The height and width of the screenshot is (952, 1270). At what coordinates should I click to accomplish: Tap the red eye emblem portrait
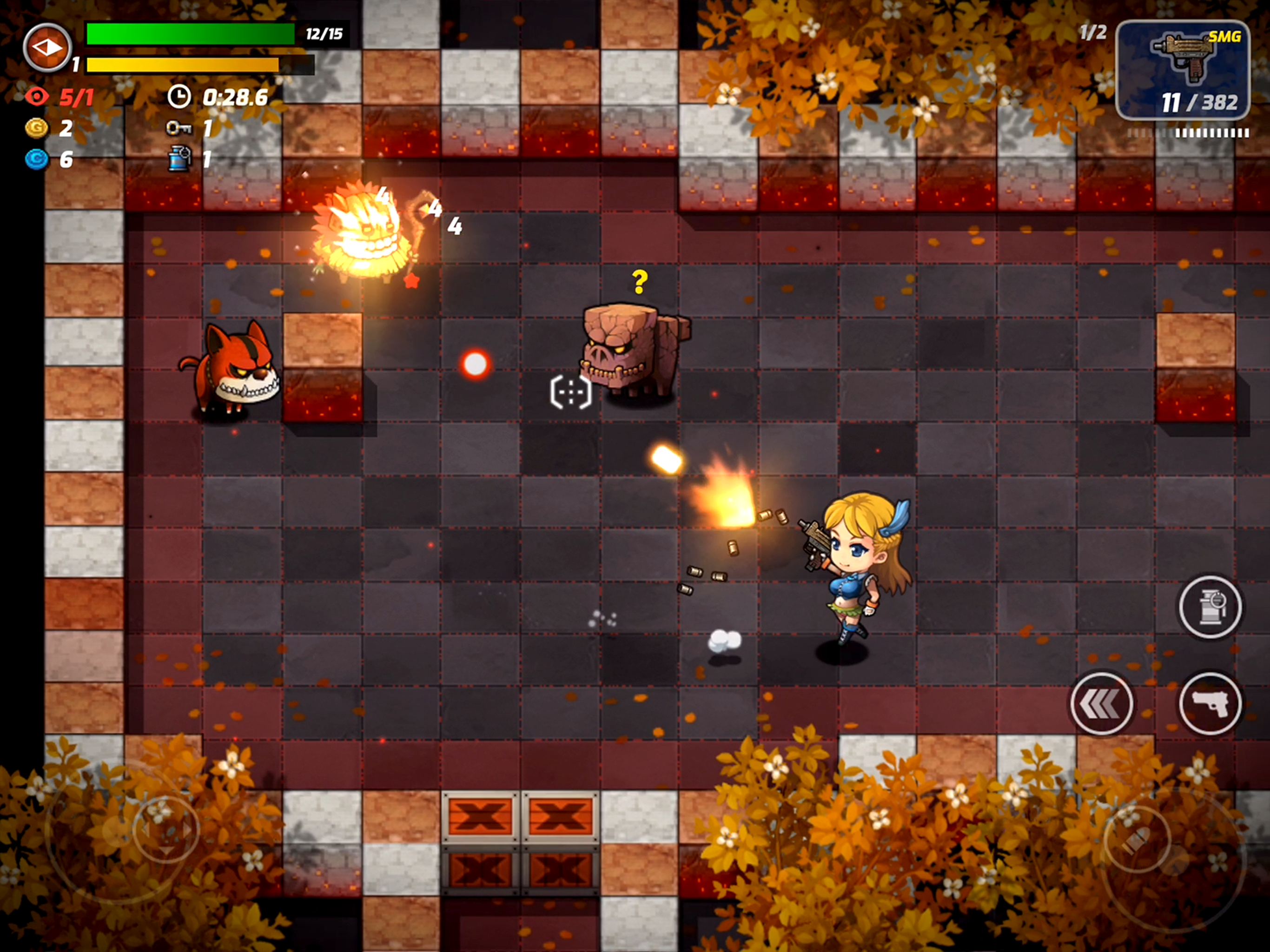coord(48,48)
